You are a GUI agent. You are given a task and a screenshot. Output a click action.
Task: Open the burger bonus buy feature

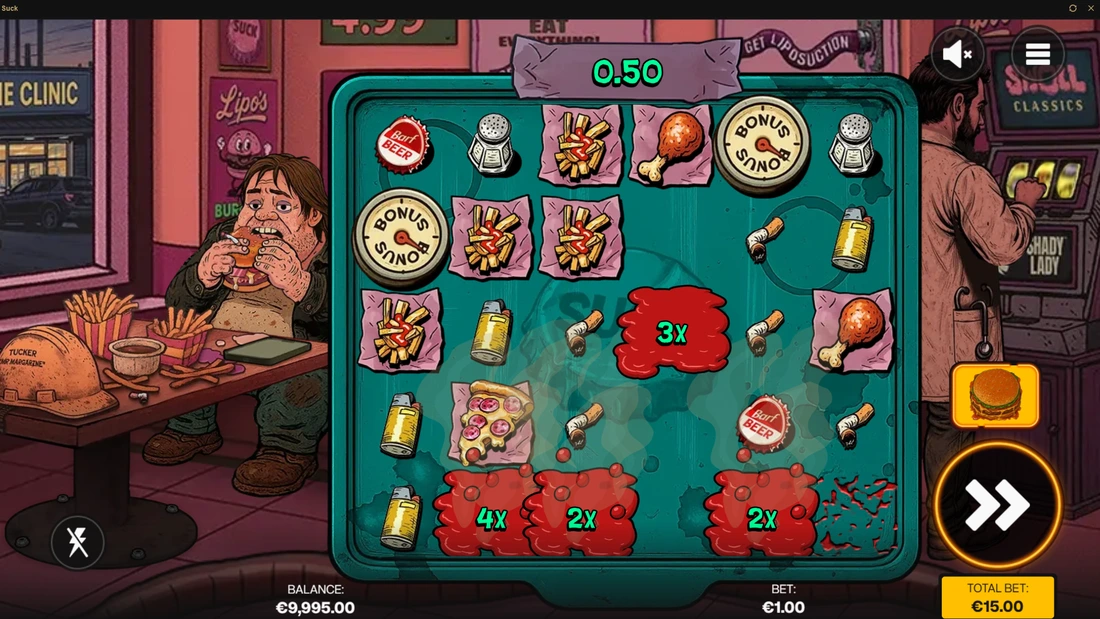pos(995,396)
